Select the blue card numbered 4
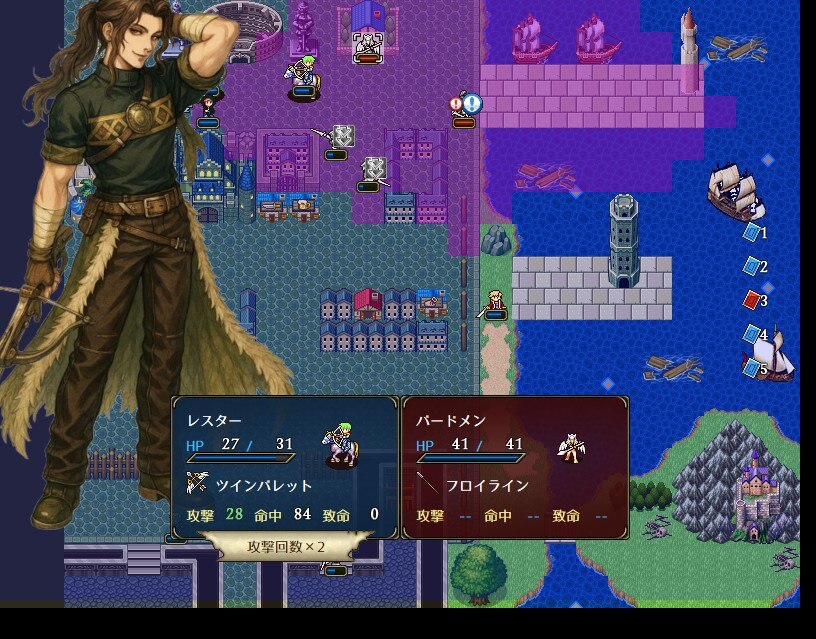This screenshot has width=816, height=639. pos(752,334)
